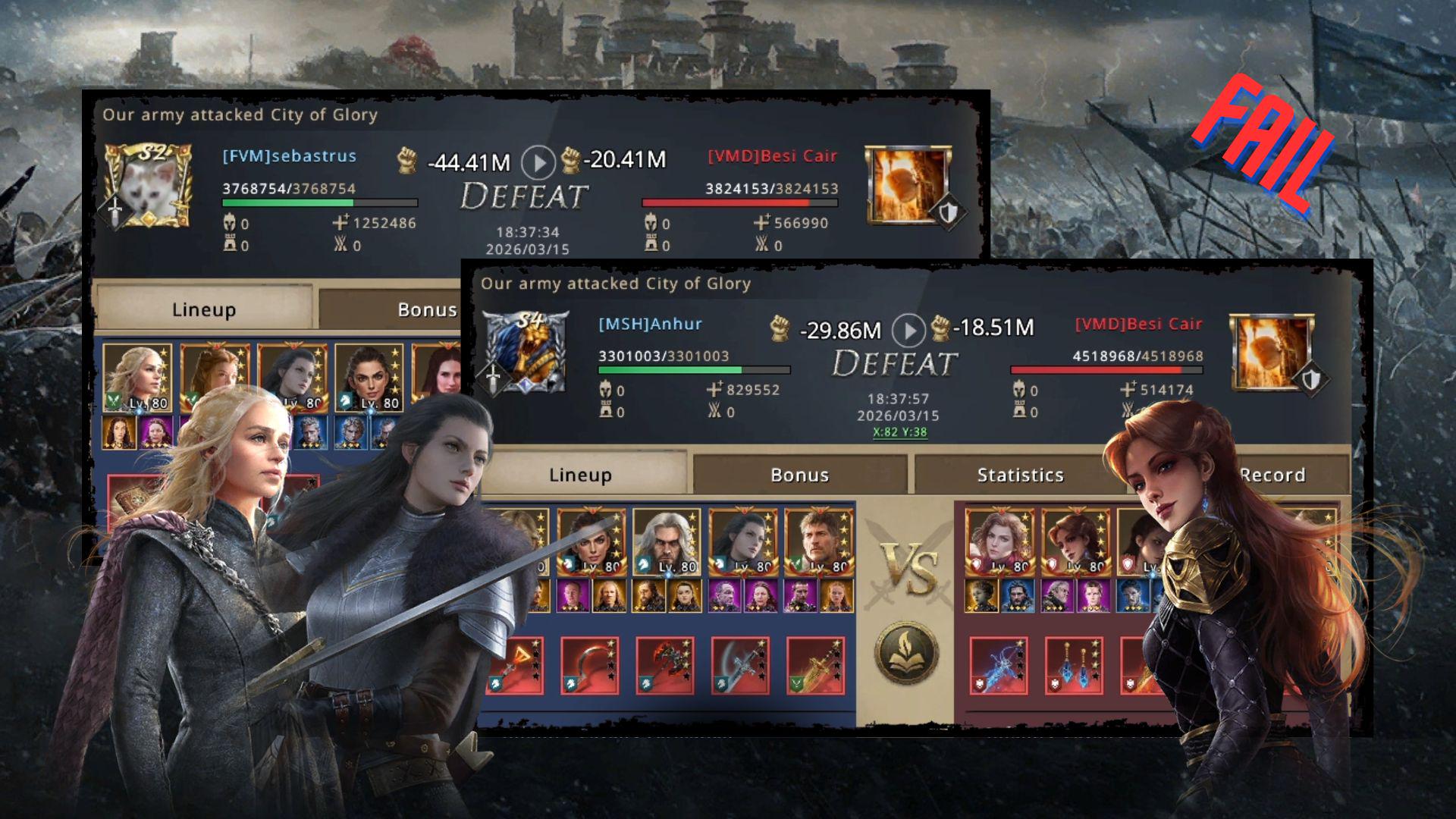The image size is (1456, 819).
Task: Inspect the enemy's blue earrings equipment
Action: point(1074,666)
